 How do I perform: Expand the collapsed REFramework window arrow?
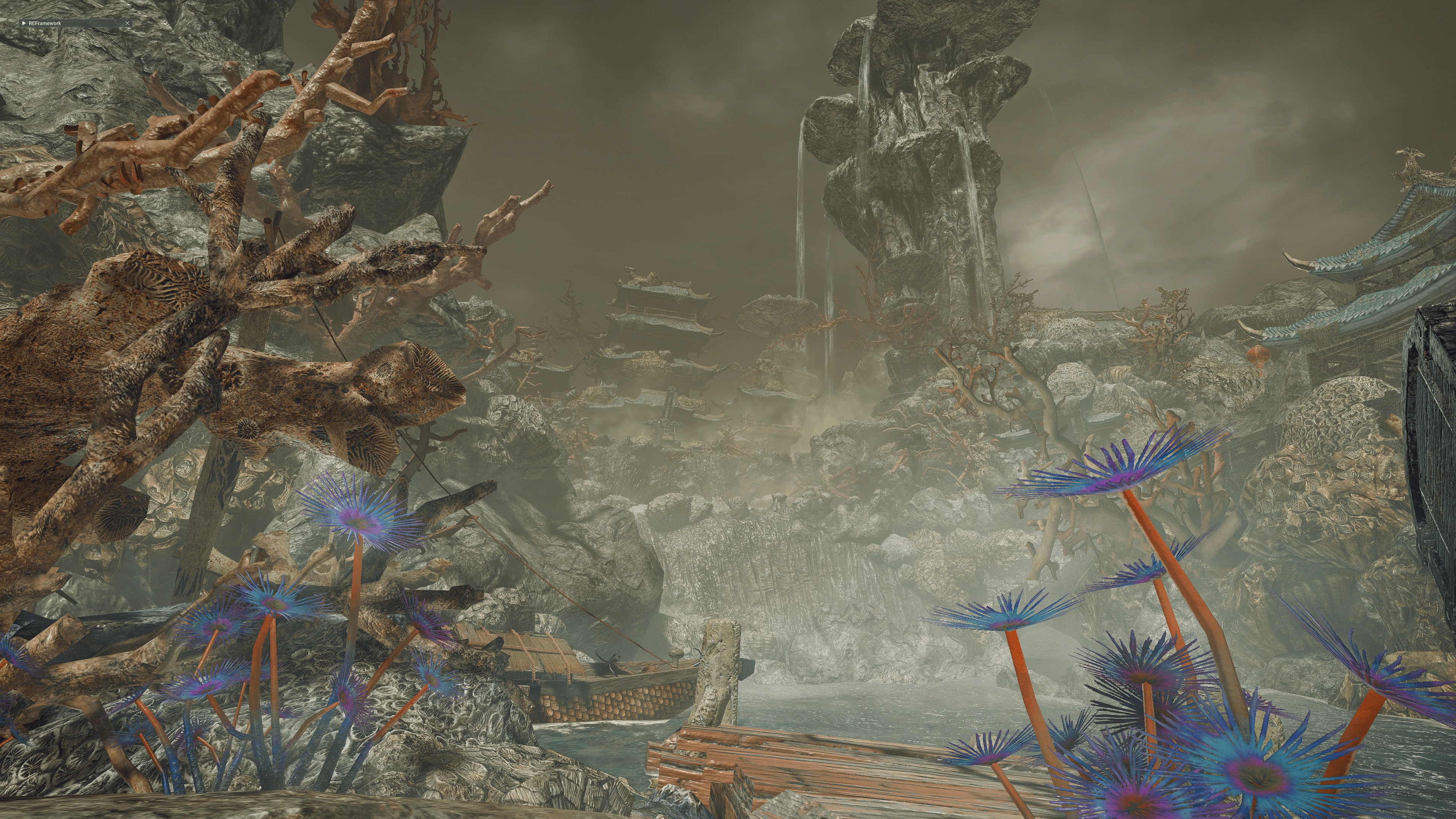(23, 23)
